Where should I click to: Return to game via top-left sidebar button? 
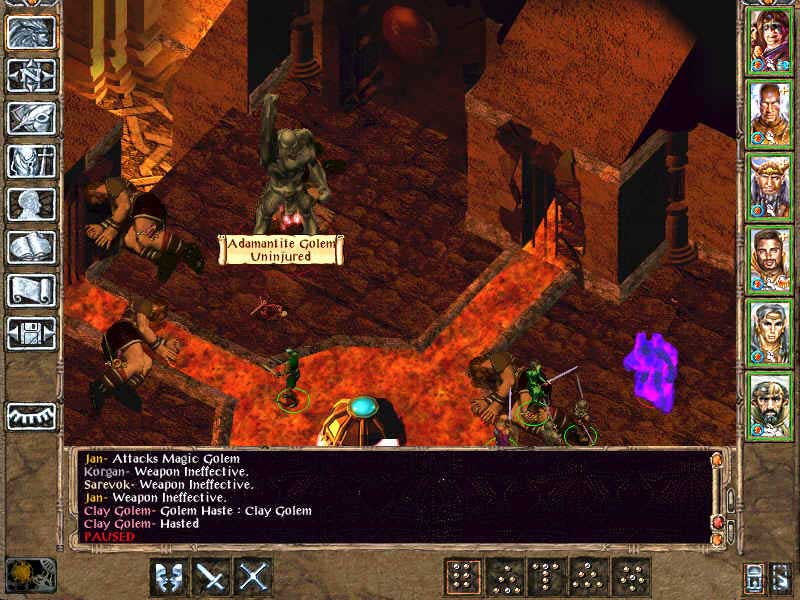[x=31, y=33]
